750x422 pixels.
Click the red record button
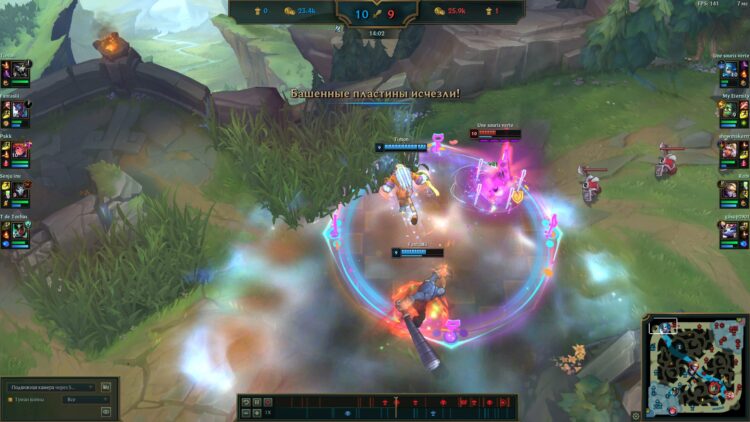coord(269,402)
